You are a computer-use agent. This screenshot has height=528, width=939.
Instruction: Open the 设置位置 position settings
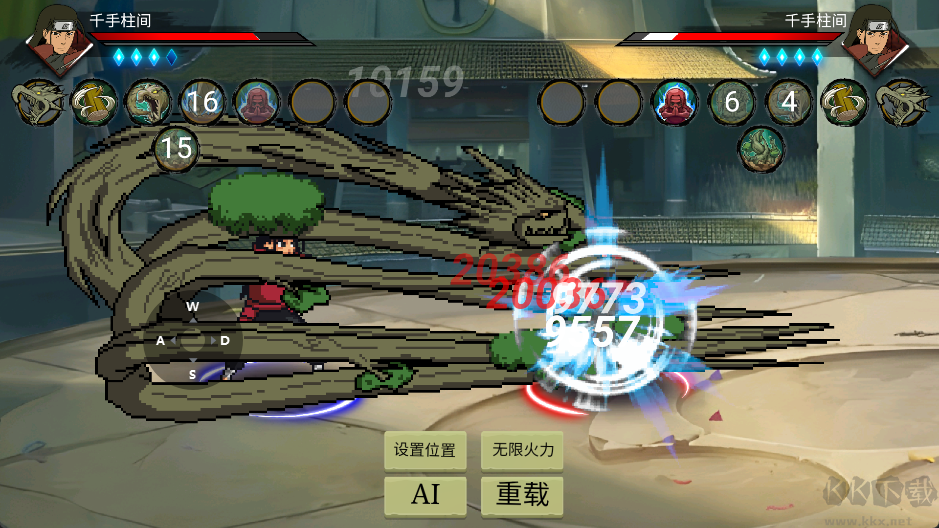coord(425,451)
